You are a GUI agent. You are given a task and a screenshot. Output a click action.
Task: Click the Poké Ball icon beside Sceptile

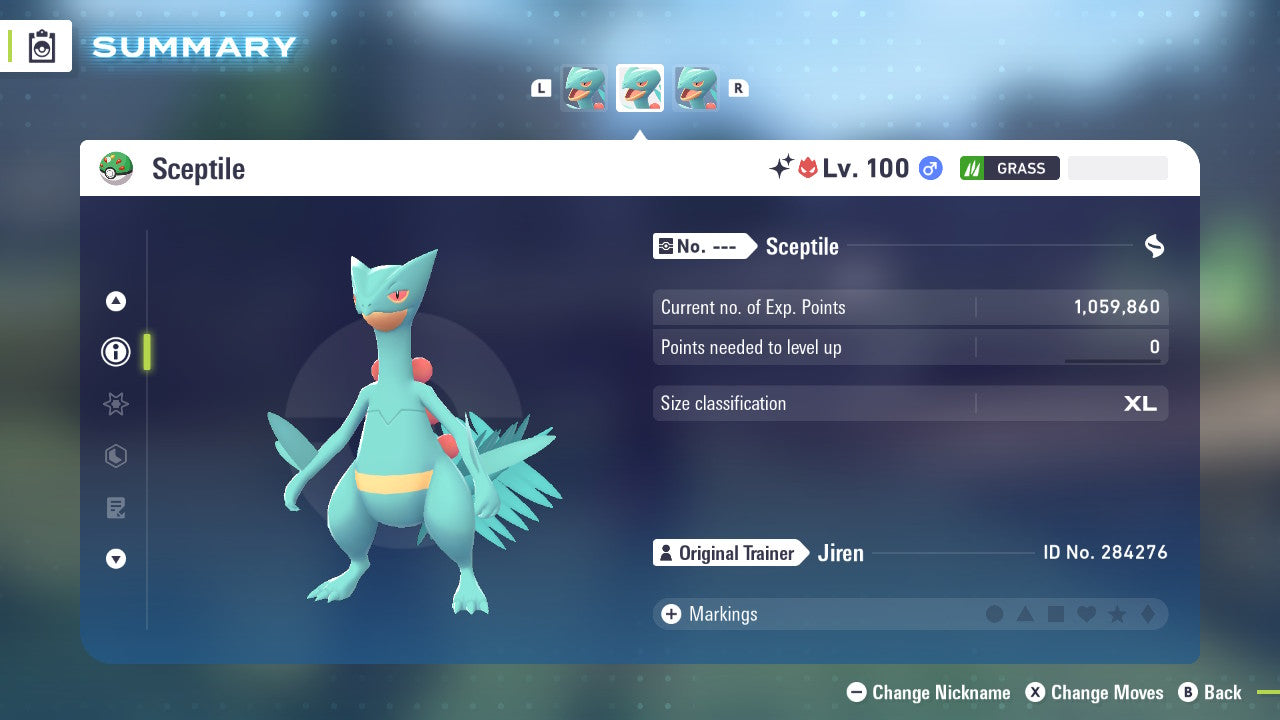pyautogui.click(x=117, y=168)
